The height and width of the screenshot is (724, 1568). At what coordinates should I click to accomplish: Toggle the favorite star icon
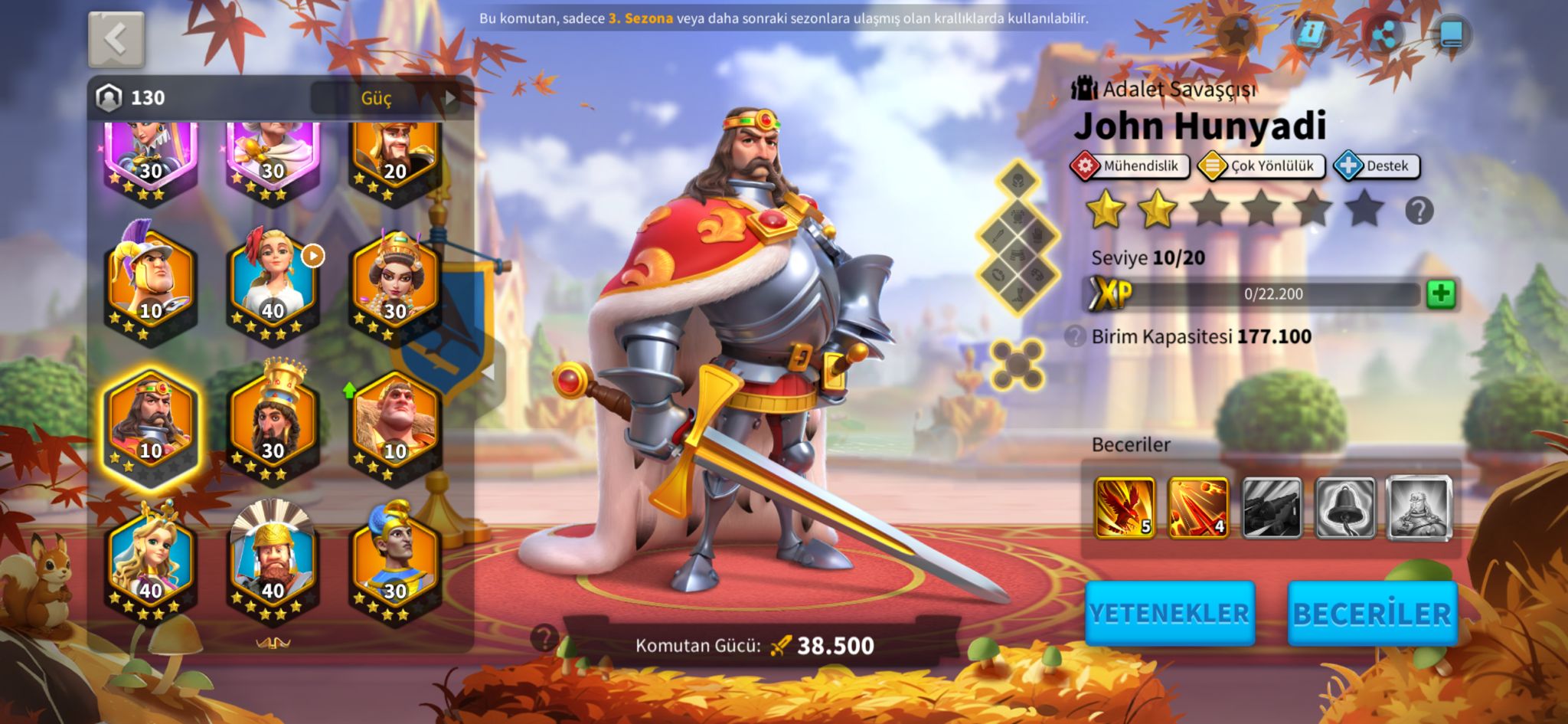1237,34
